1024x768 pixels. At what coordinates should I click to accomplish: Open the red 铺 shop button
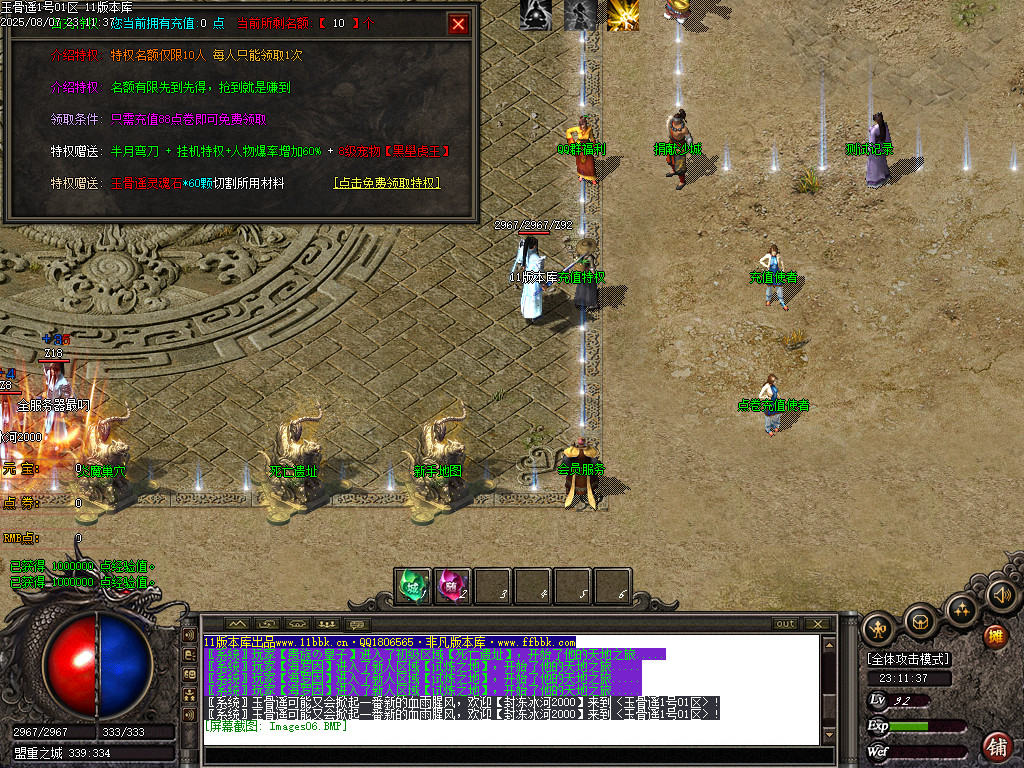[x=996, y=746]
